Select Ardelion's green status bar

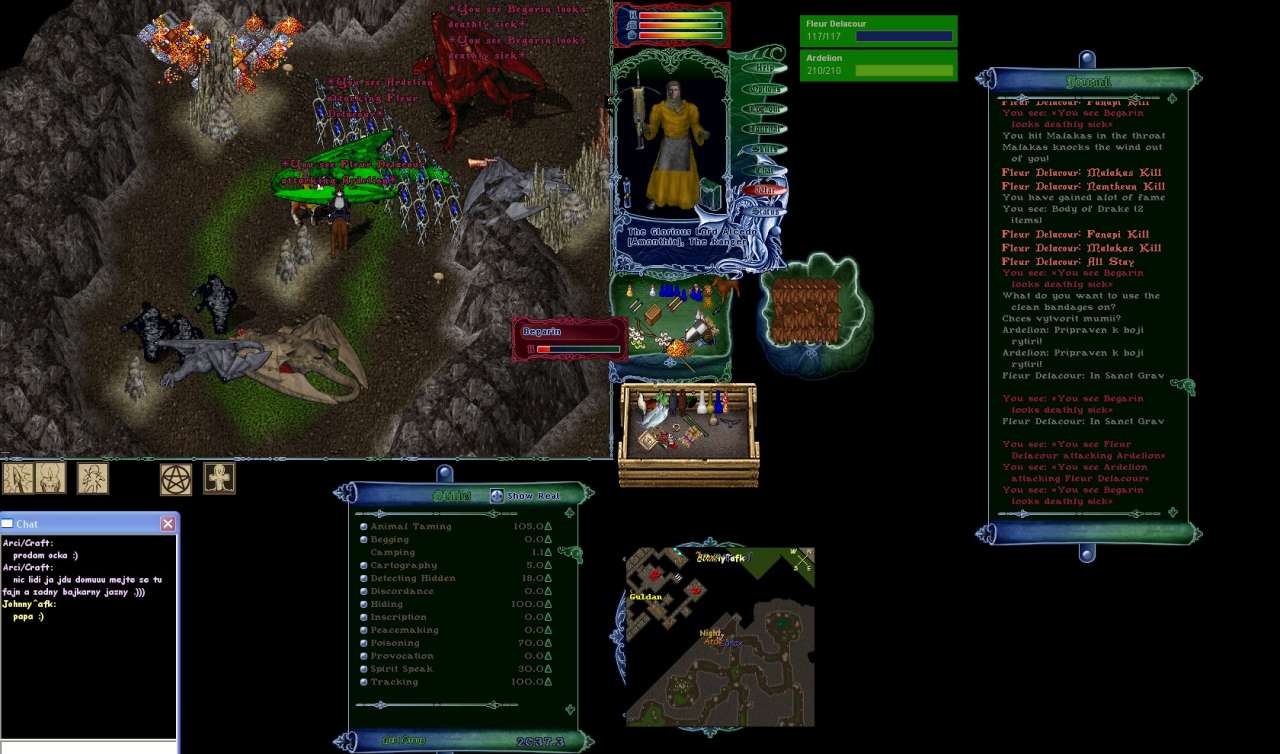point(878,65)
